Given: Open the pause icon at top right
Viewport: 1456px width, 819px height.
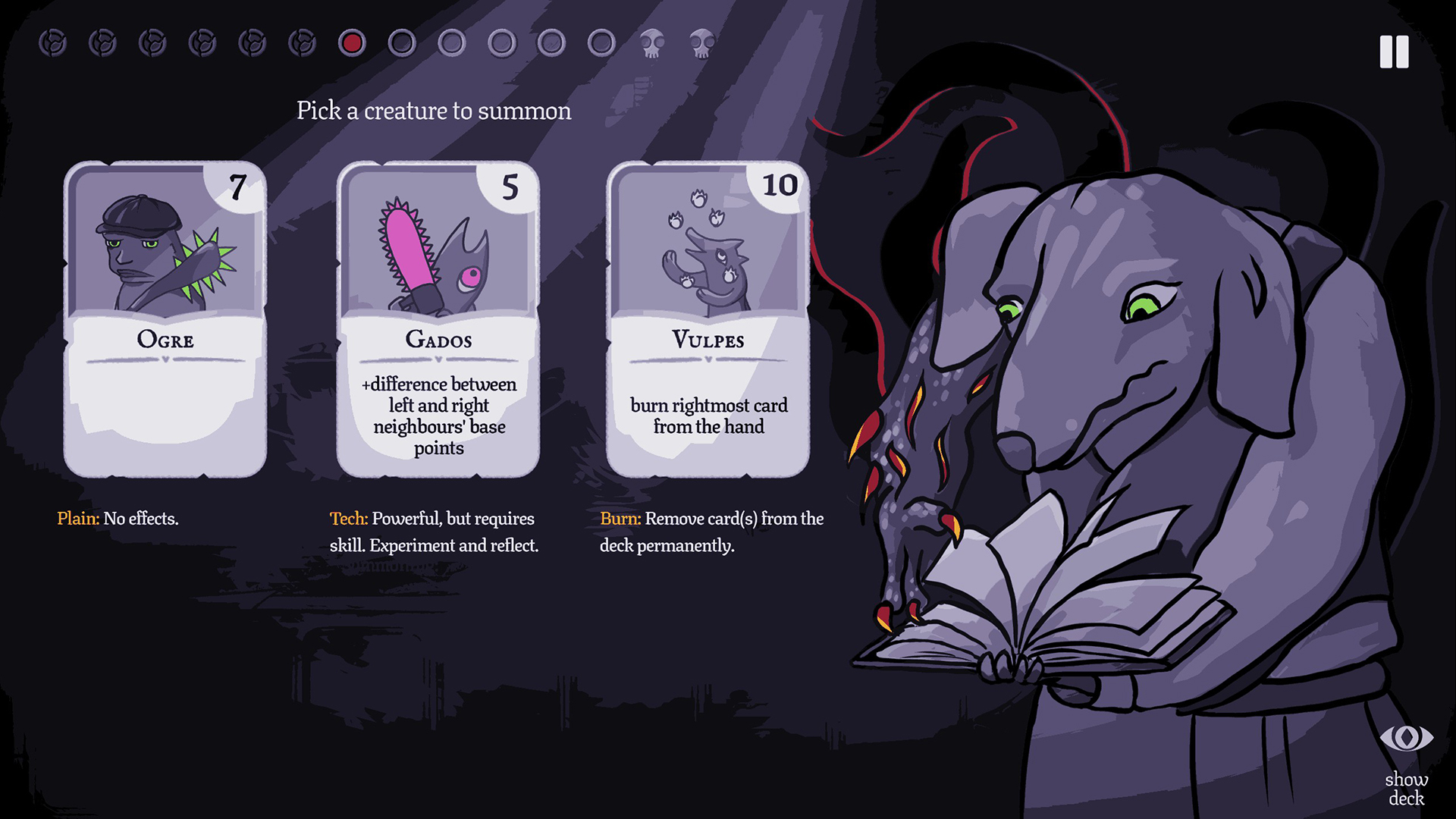Looking at the screenshot, I should click(1392, 52).
